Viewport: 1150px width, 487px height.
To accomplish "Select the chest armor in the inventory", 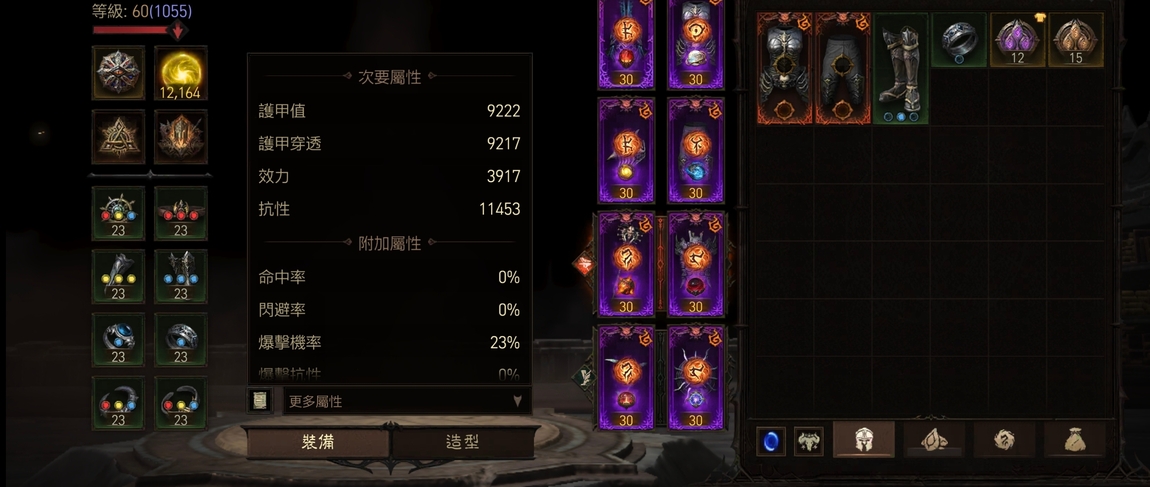I will [784, 68].
